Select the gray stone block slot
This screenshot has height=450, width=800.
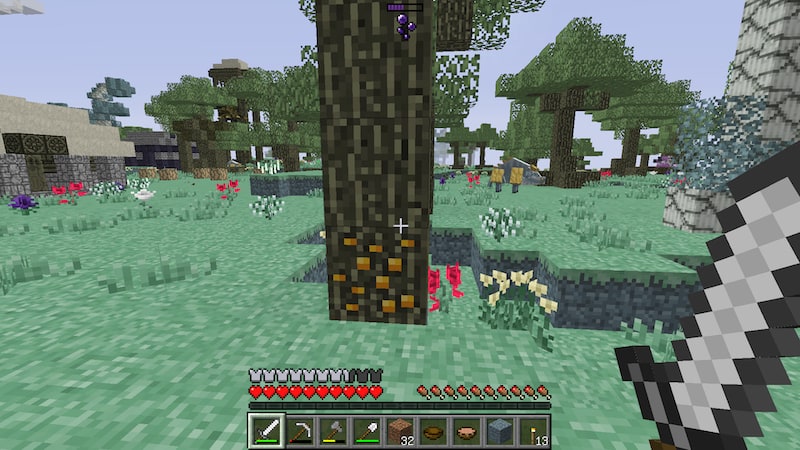point(500,431)
